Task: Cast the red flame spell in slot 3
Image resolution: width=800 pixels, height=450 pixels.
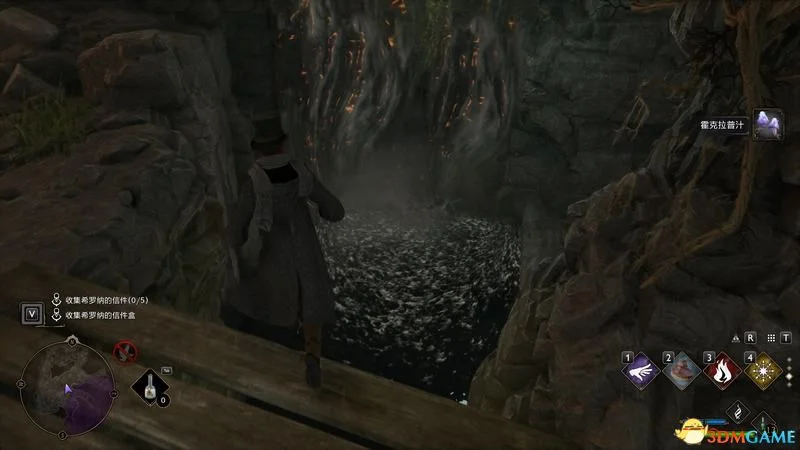Action: tap(722, 370)
